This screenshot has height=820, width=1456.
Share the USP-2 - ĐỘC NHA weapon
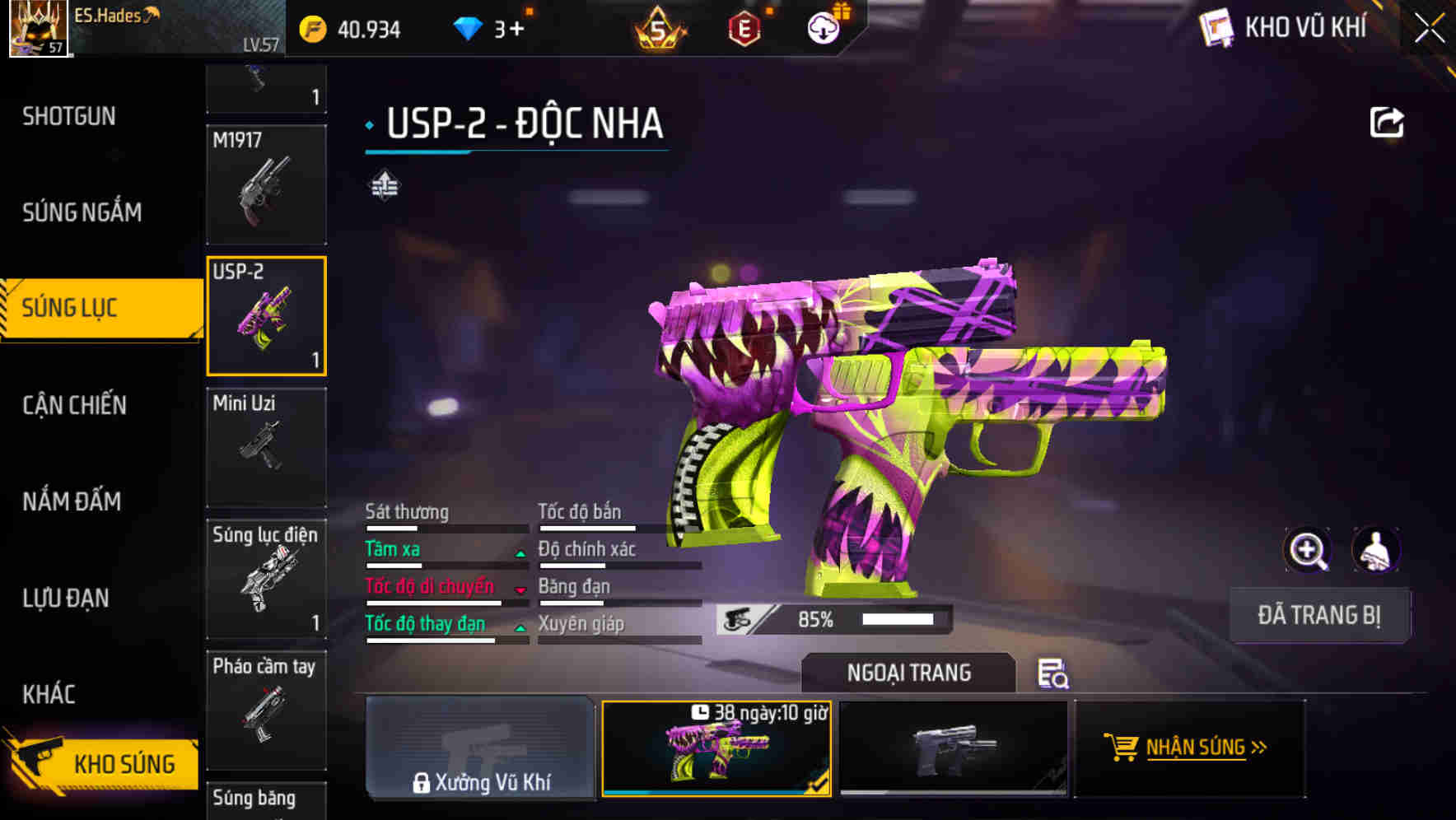[x=1388, y=122]
